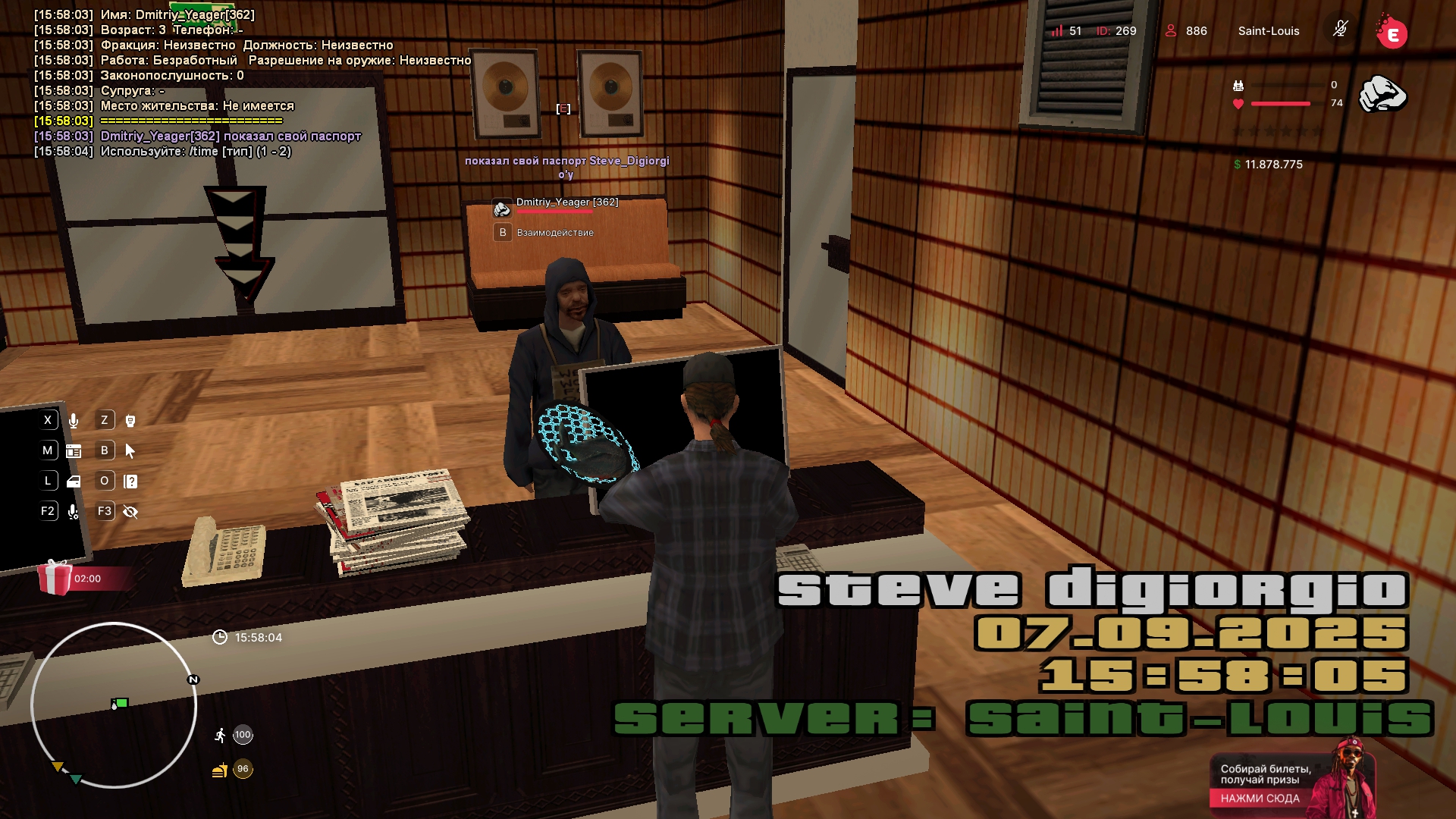Activate the crossed-out eye hide-HUD icon

point(130,512)
